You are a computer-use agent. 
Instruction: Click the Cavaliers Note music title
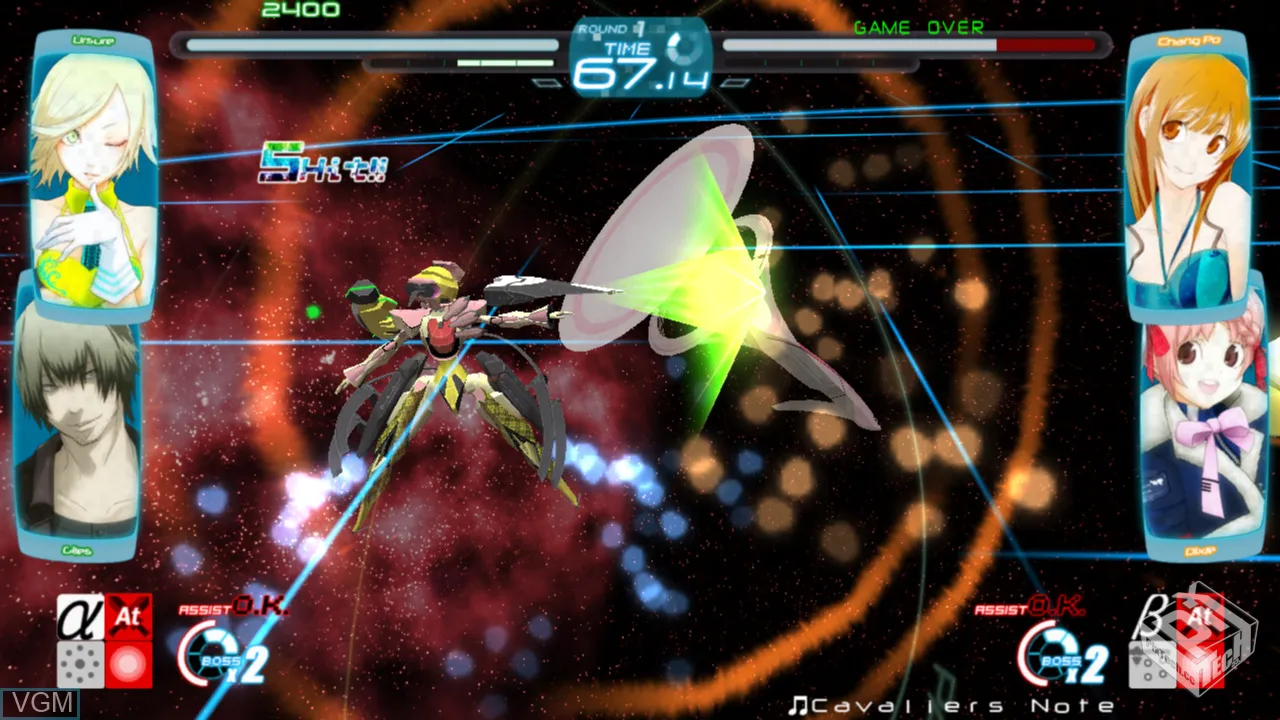[950, 706]
